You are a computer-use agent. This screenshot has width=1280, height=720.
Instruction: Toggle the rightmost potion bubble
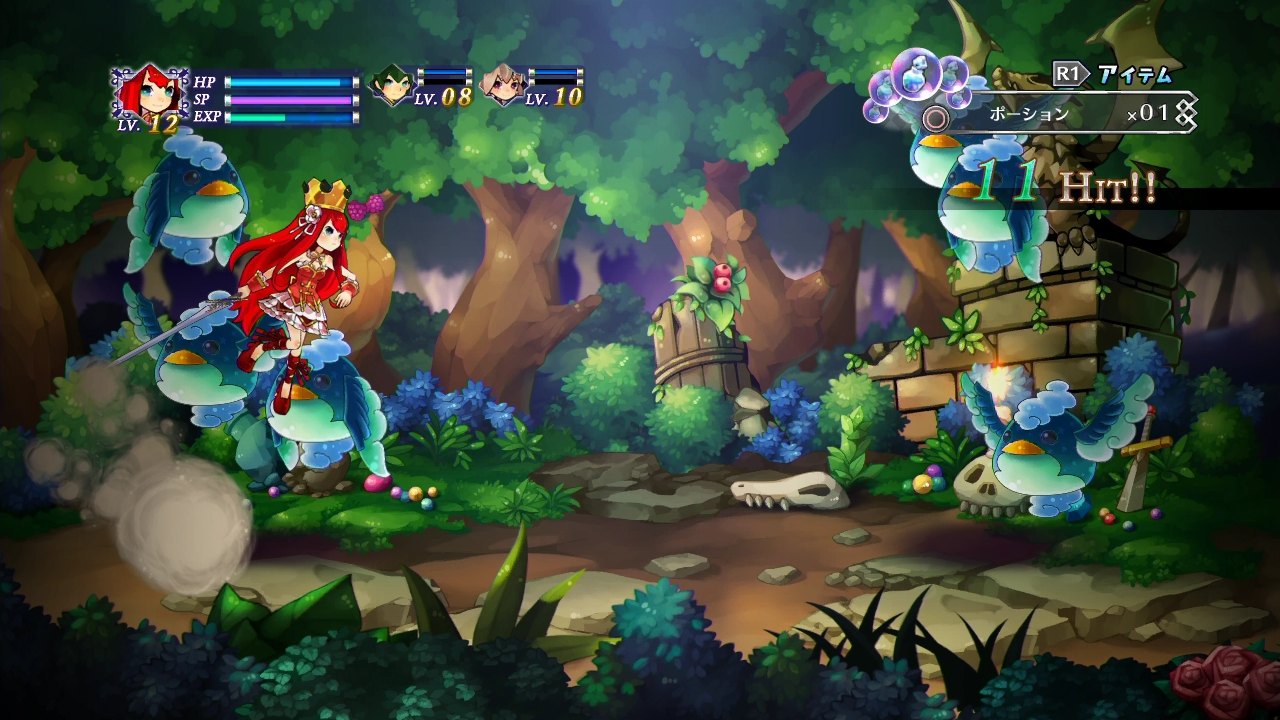coord(958,98)
